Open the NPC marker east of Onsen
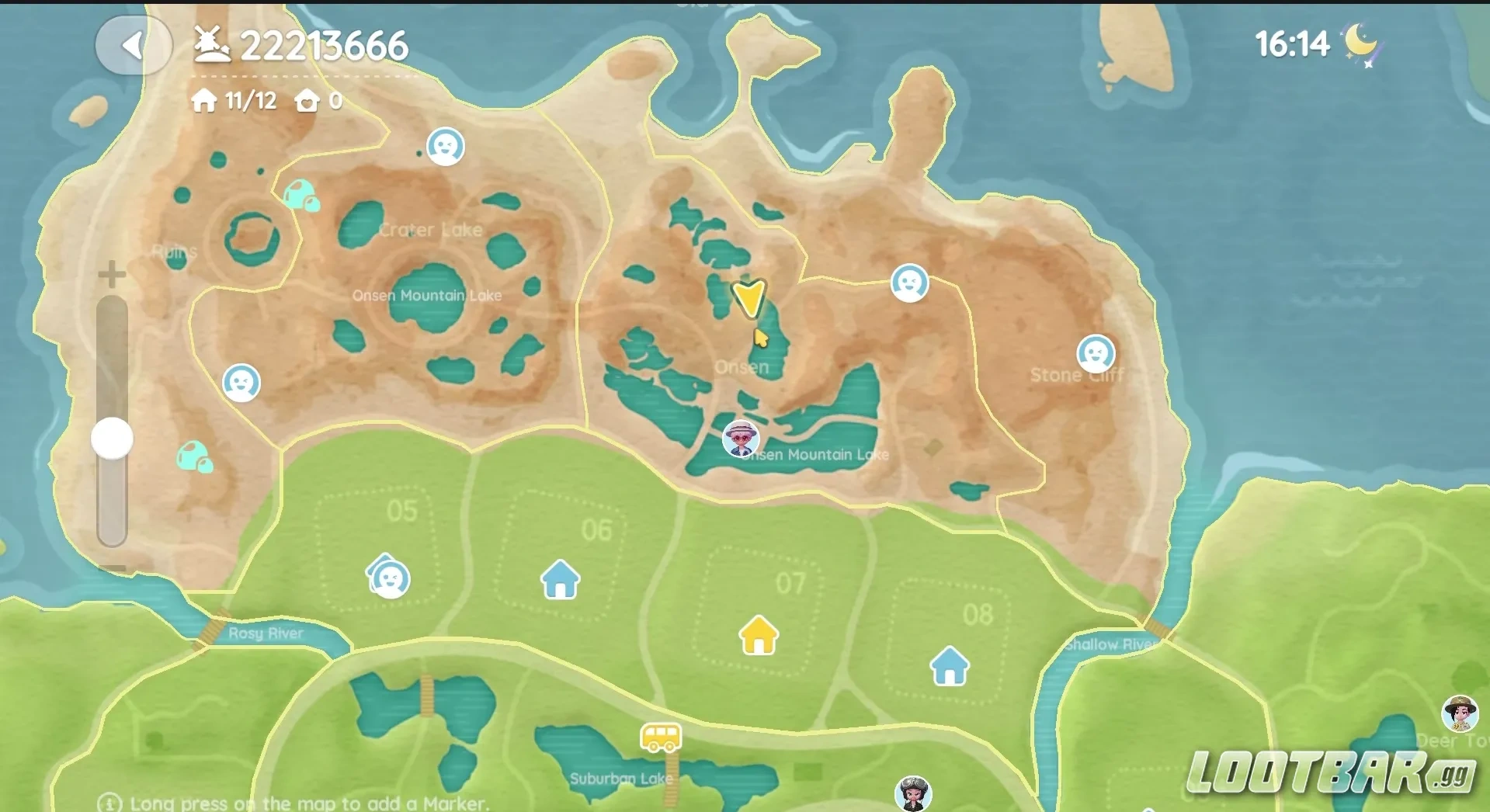 pos(909,284)
